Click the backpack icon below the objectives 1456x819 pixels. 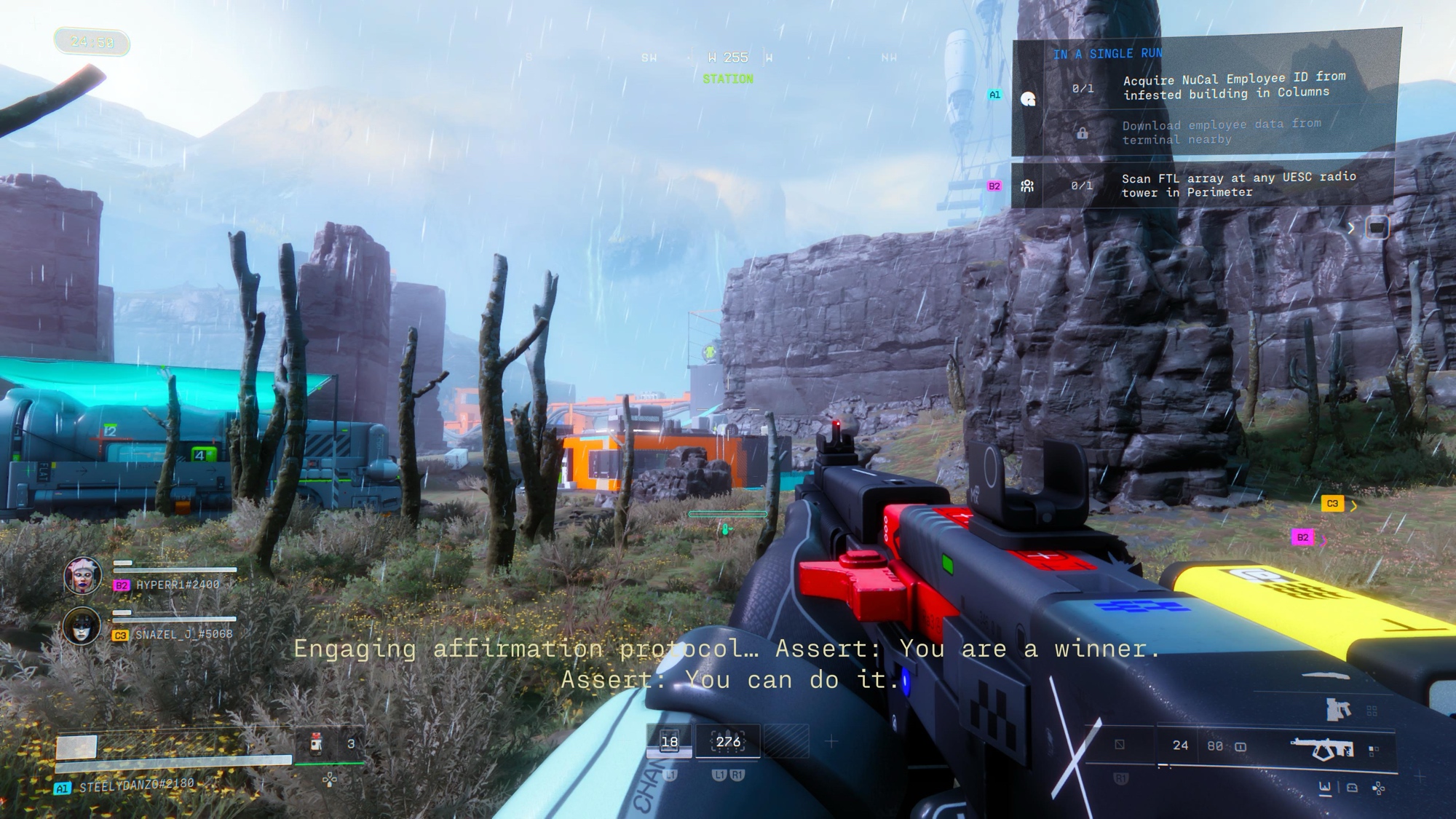pos(1376,228)
